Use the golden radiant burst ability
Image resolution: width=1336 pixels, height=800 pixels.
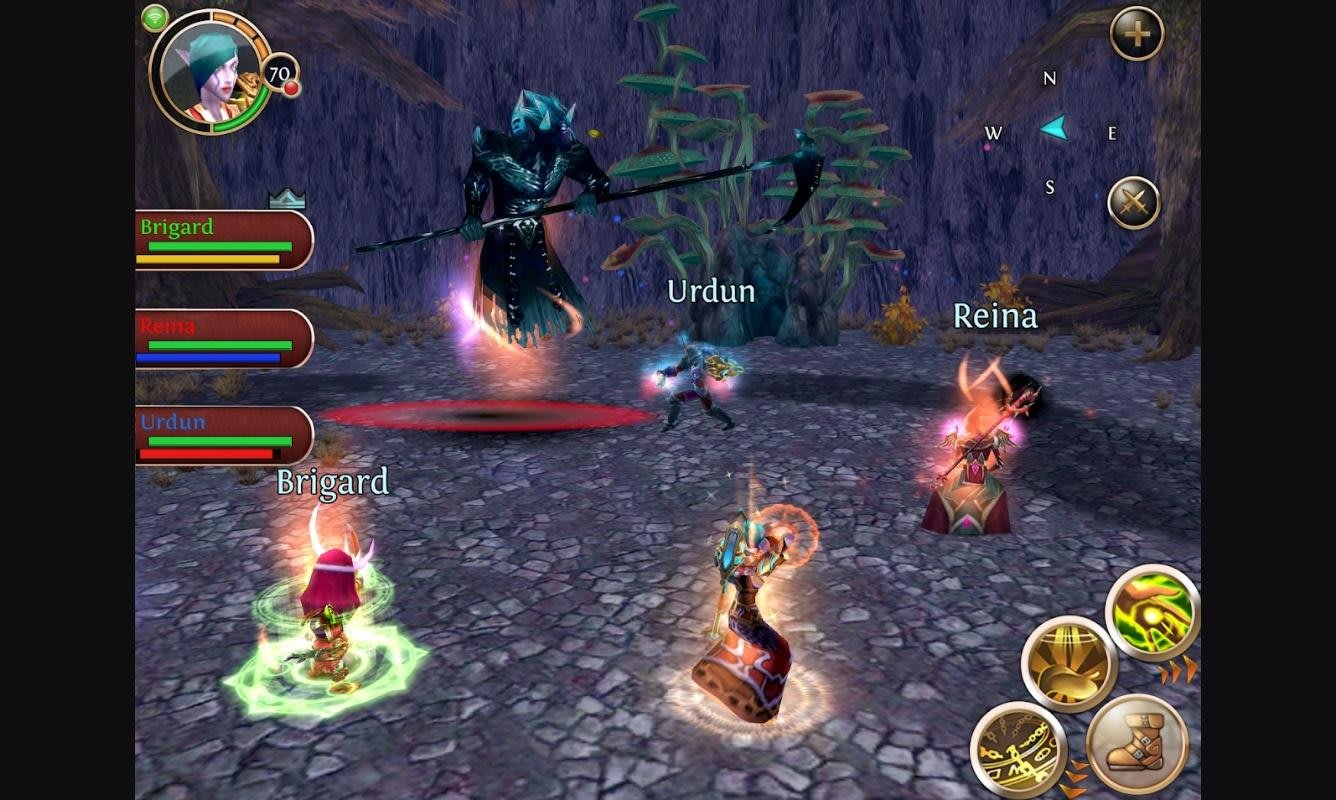(x=1069, y=664)
